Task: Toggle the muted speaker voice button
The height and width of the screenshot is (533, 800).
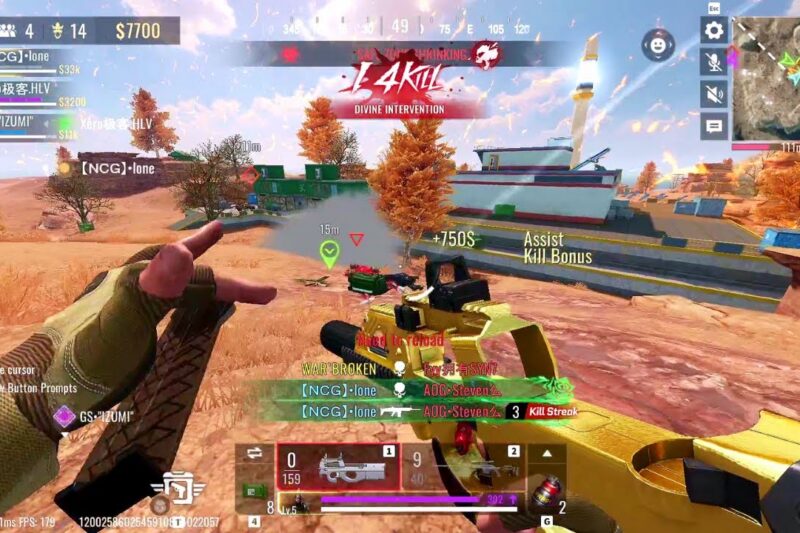Action: point(714,94)
